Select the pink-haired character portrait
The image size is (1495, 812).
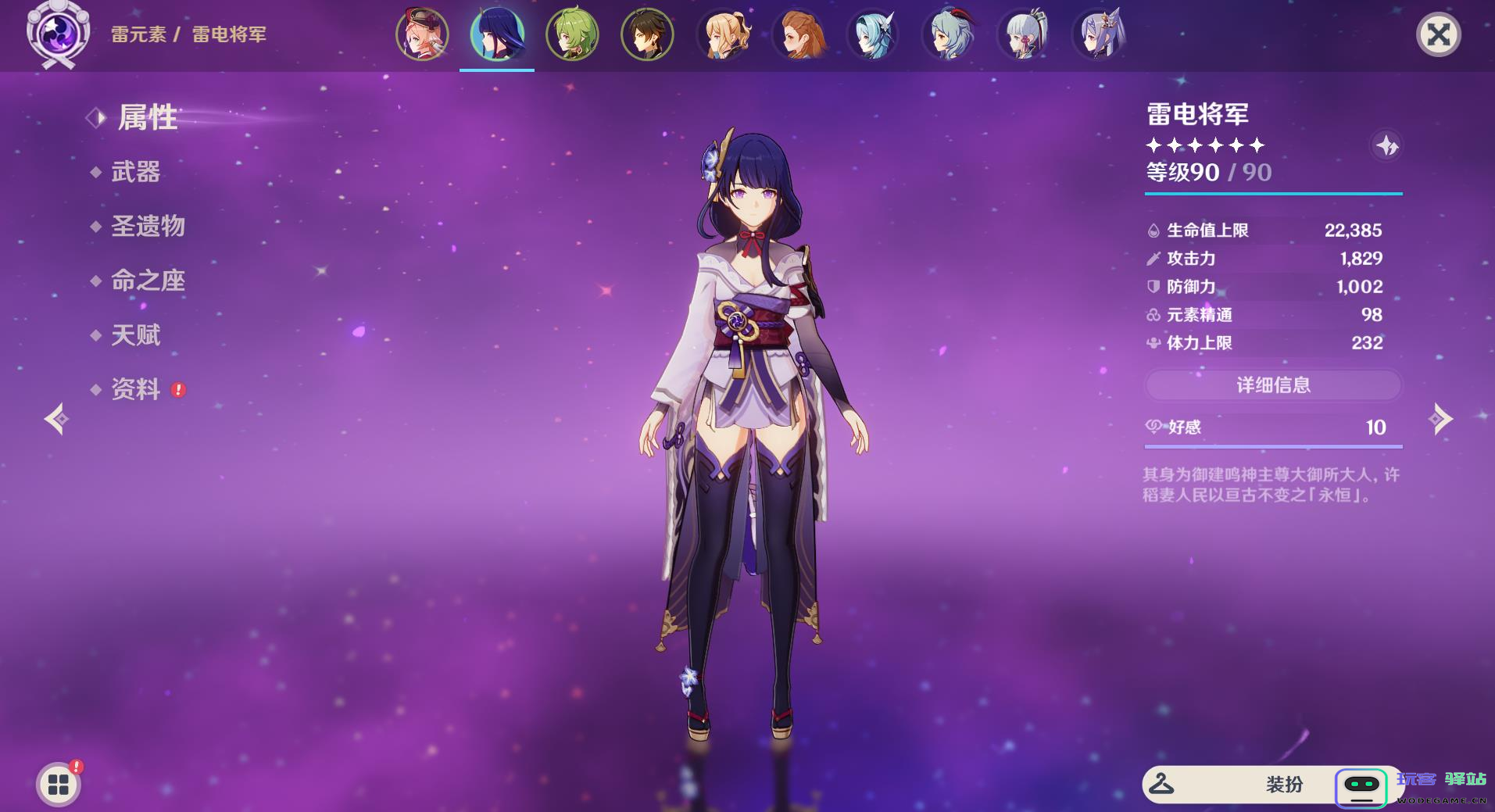(422, 34)
